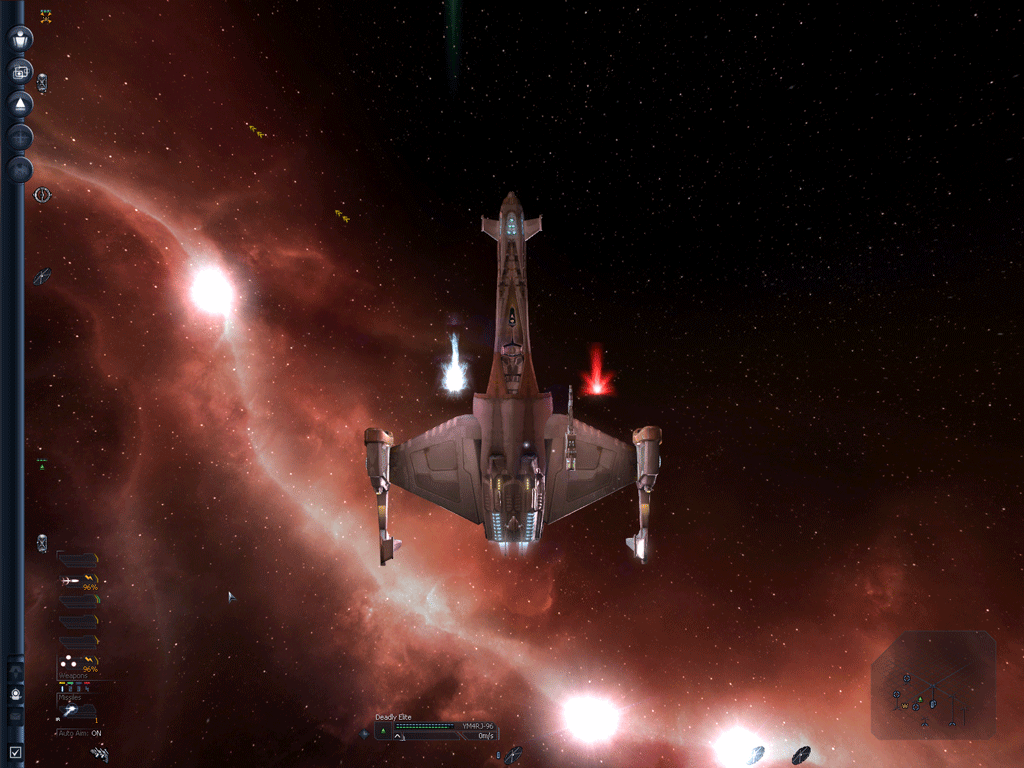This screenshot has height=768, width=1024.
Task: Select weapon group 1 under Weapons
Action: point(64,688)
